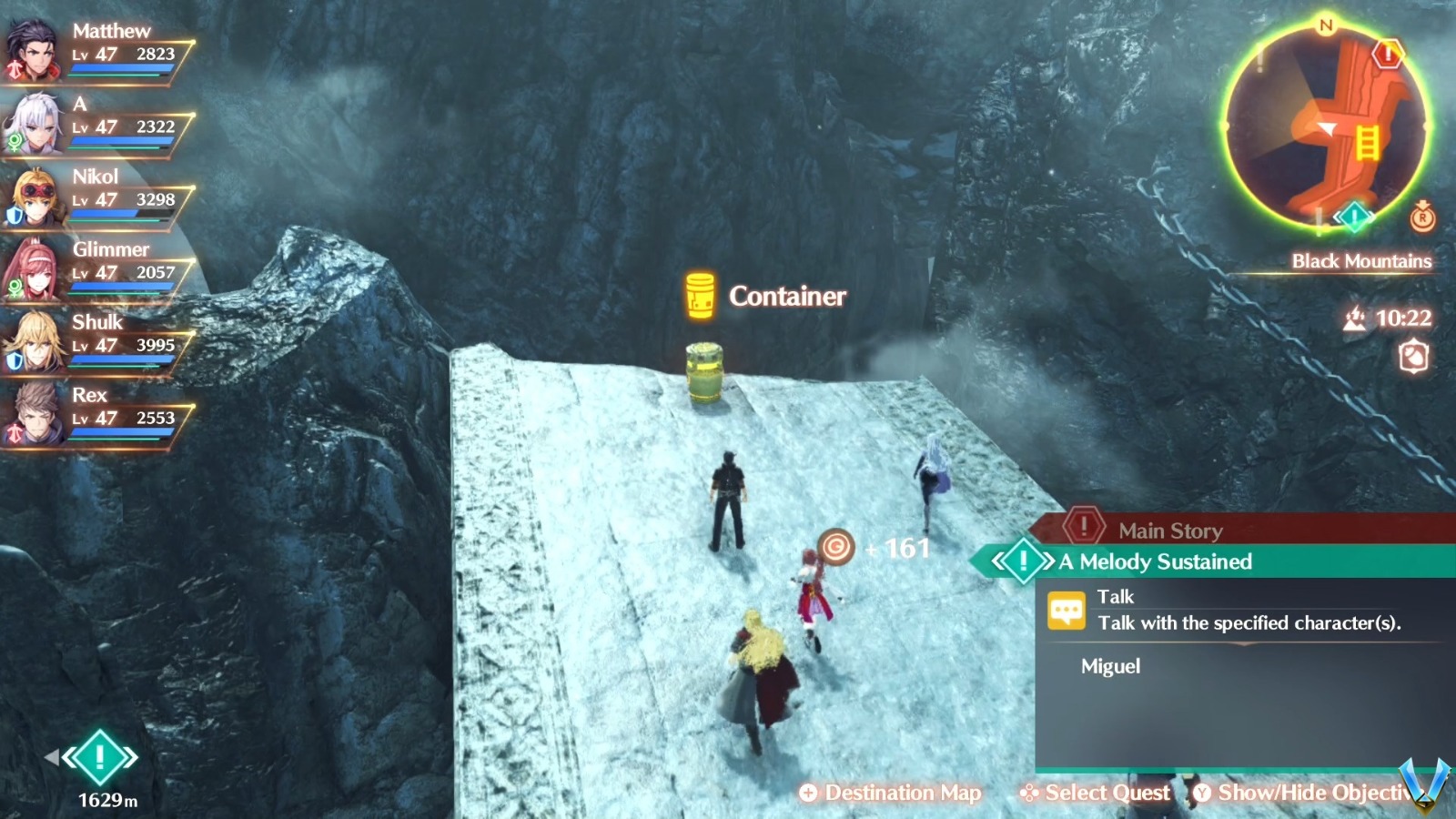Click the gold coin +161 pickup icon
This screenshot has width=1456, height=819.
(x=838, y=546)
